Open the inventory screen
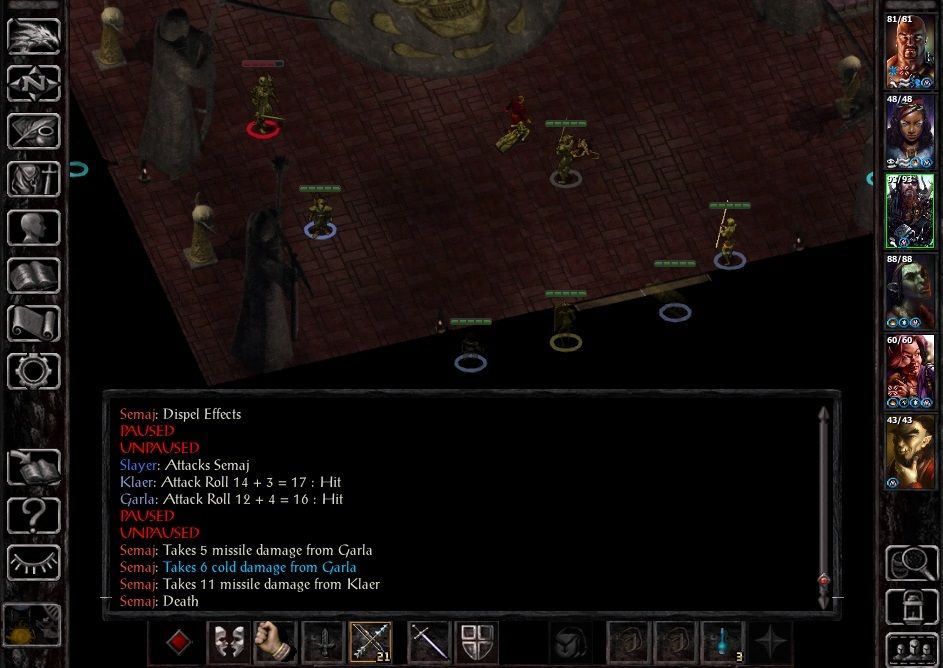The image size is (943, 668). [x=33, y=179]
